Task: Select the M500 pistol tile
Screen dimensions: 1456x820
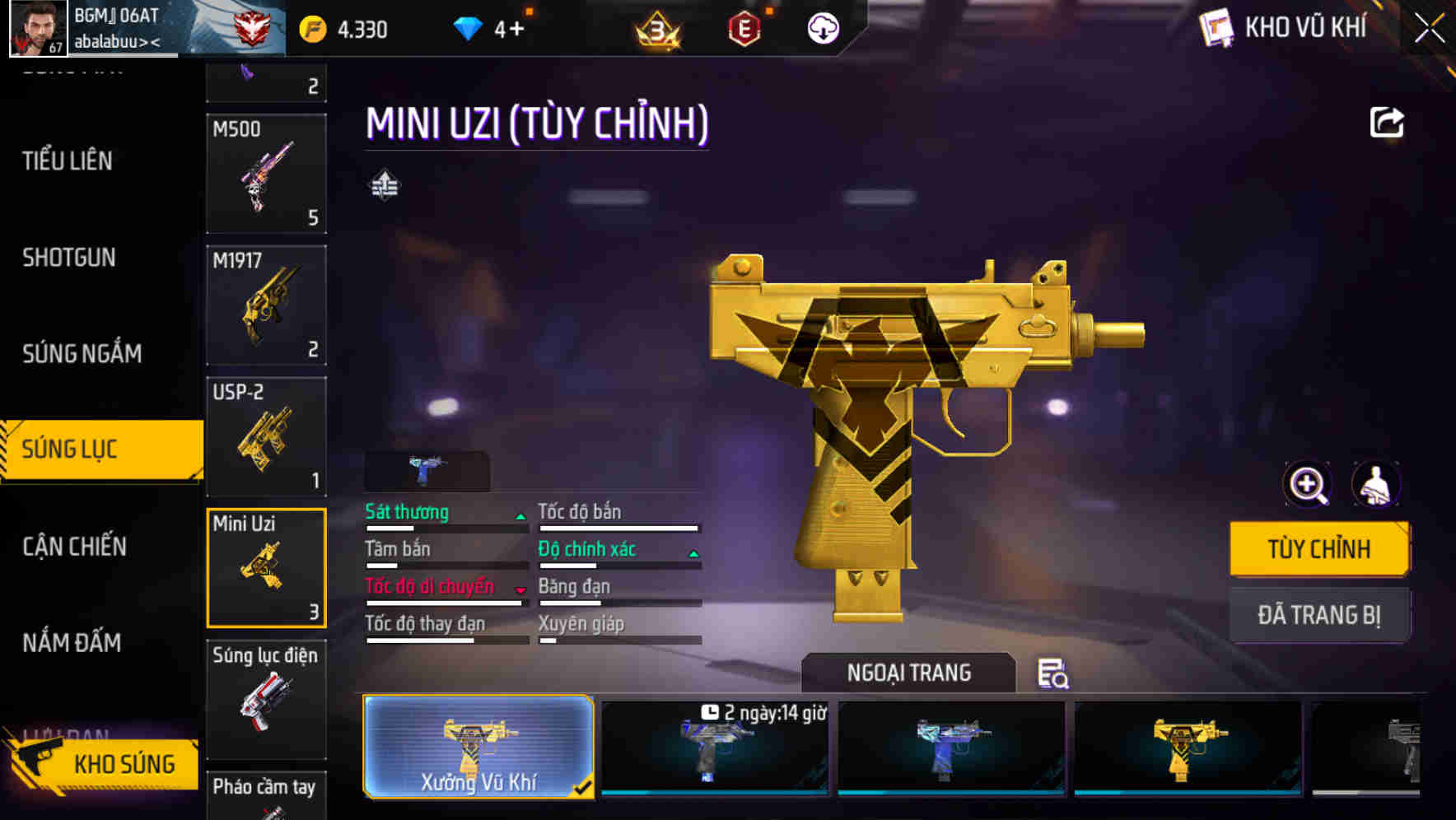Action: pos(266,174)
